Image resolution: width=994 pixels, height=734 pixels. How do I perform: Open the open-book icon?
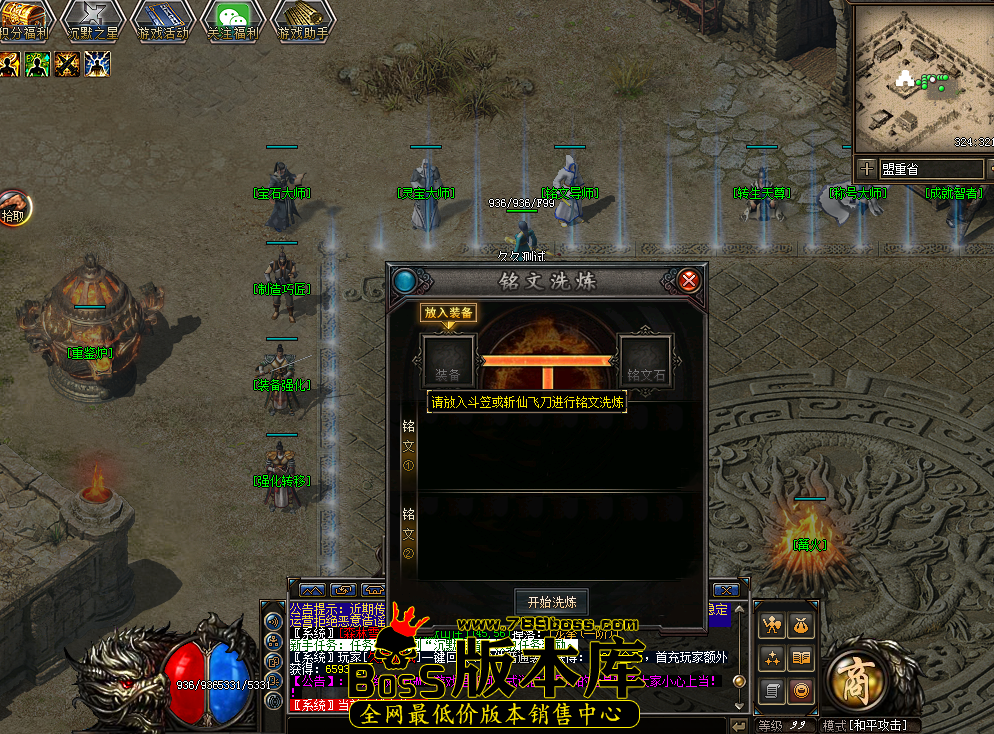click(x=801, y=658)
